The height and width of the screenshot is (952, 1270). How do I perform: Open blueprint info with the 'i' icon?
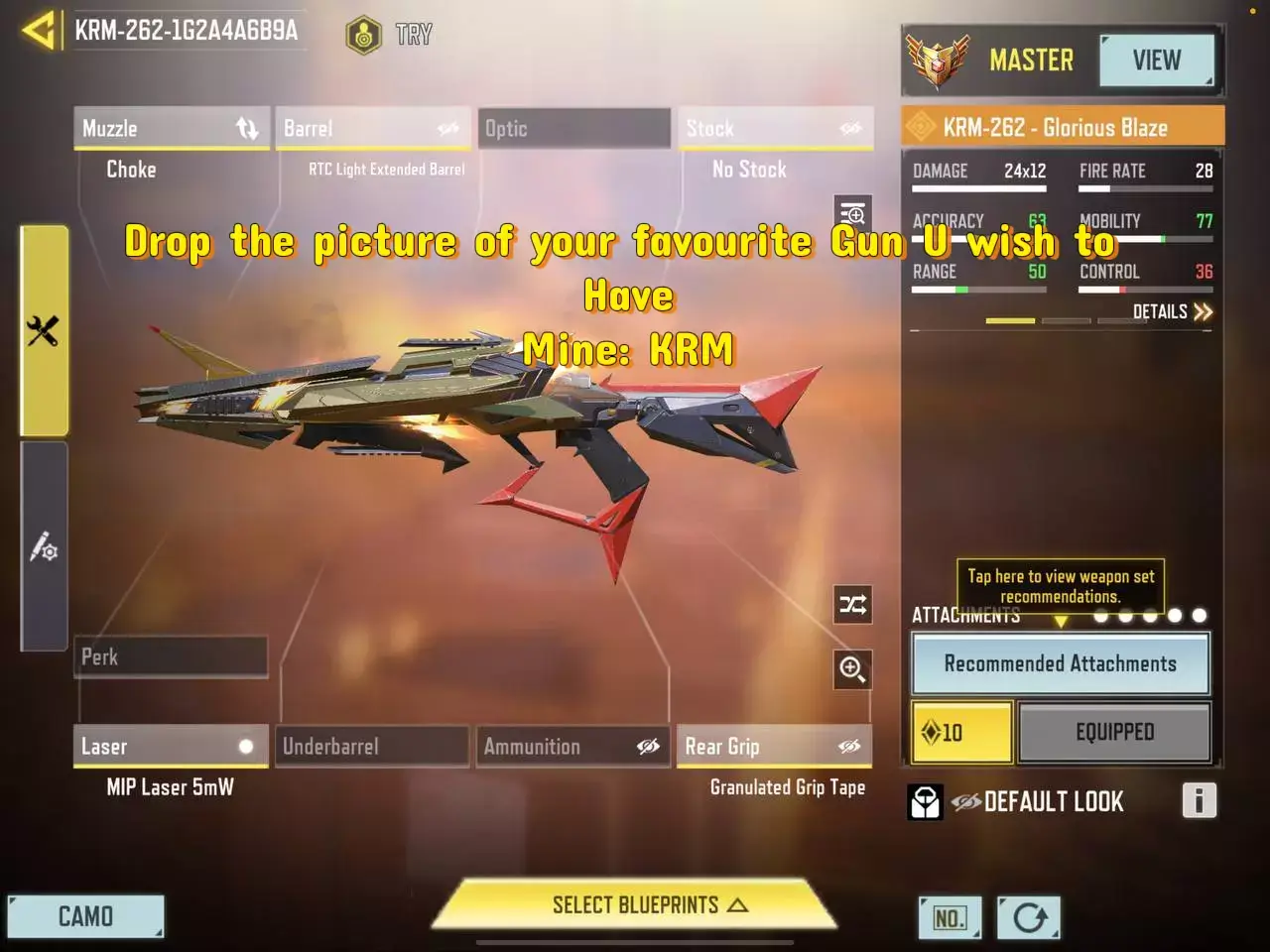[x=1200, y=800]
